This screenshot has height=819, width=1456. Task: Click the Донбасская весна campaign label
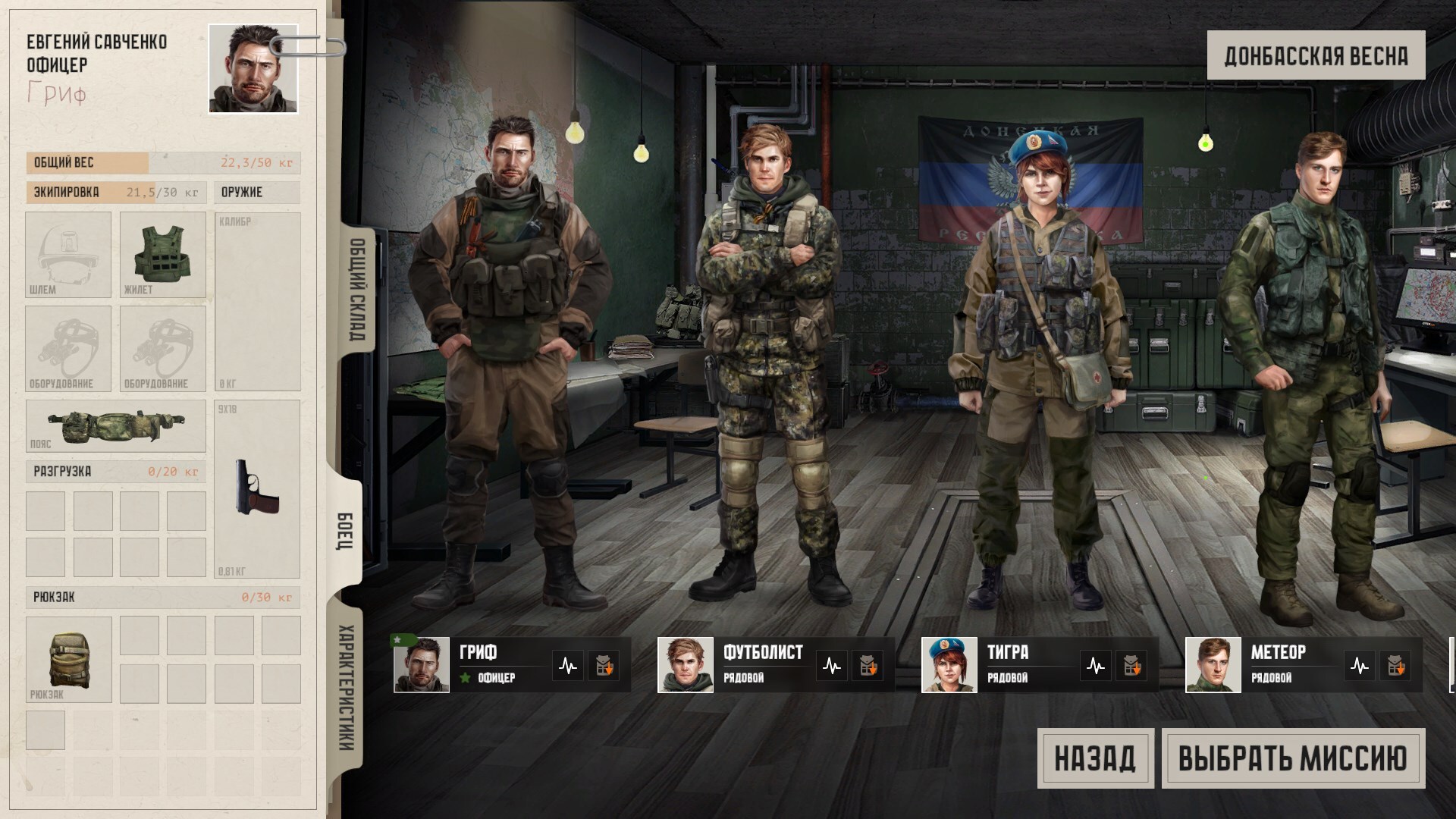(1316, 55)
